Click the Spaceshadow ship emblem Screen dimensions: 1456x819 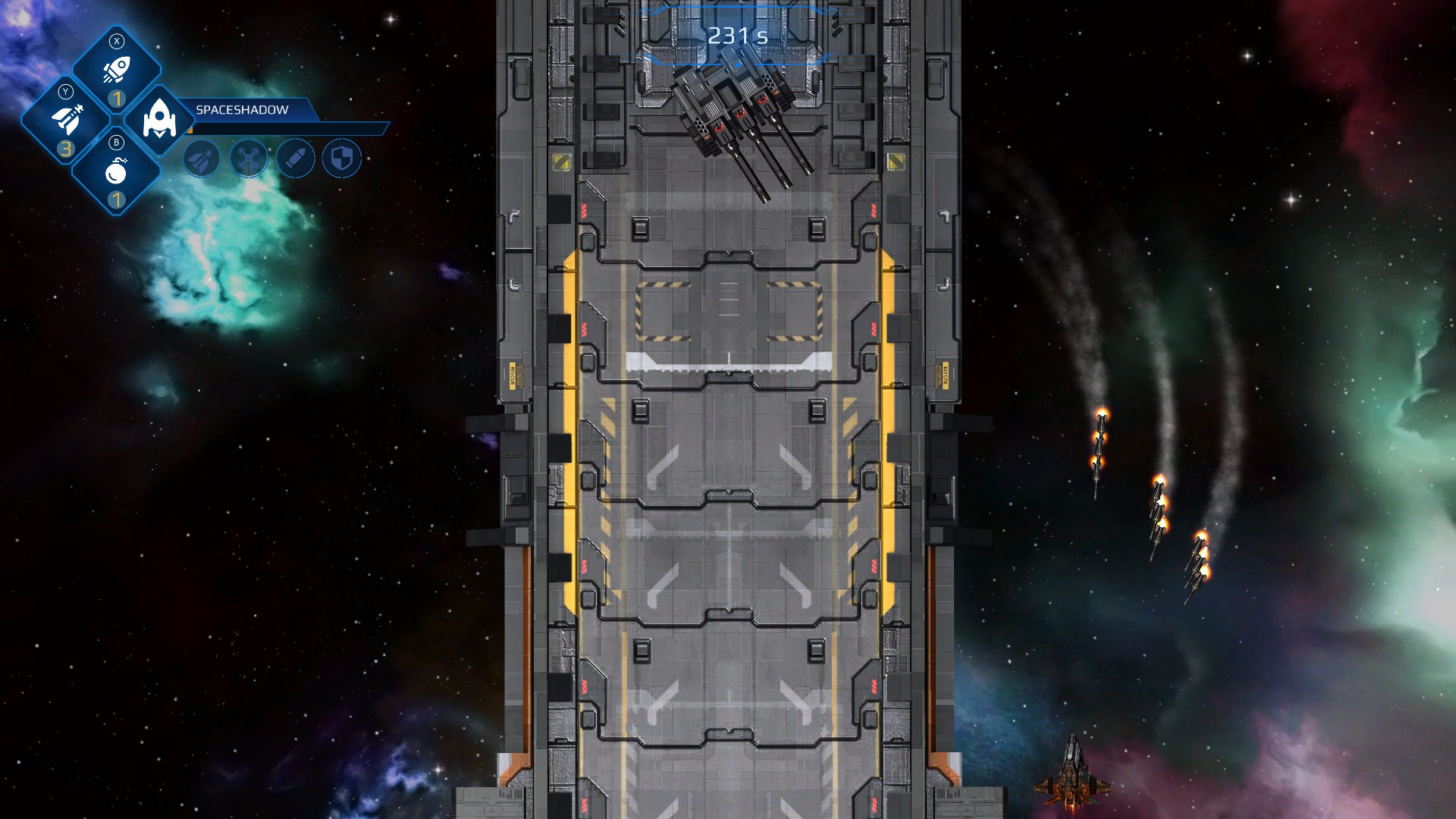point(159,120)
